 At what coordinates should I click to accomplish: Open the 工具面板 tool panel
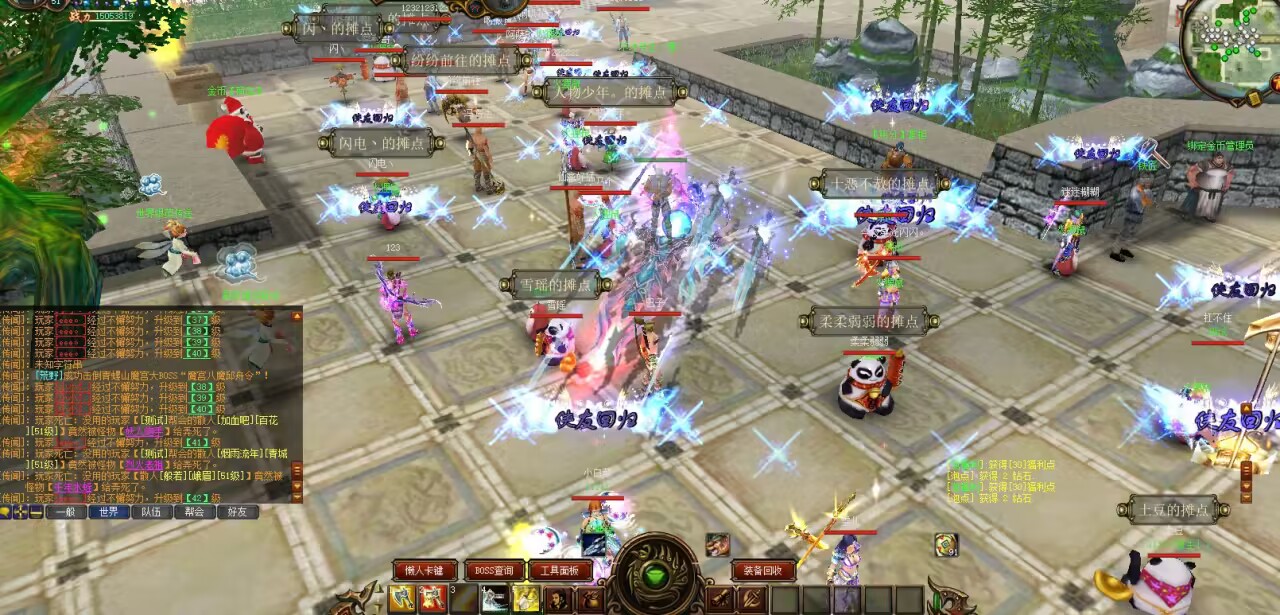(560, 570)
